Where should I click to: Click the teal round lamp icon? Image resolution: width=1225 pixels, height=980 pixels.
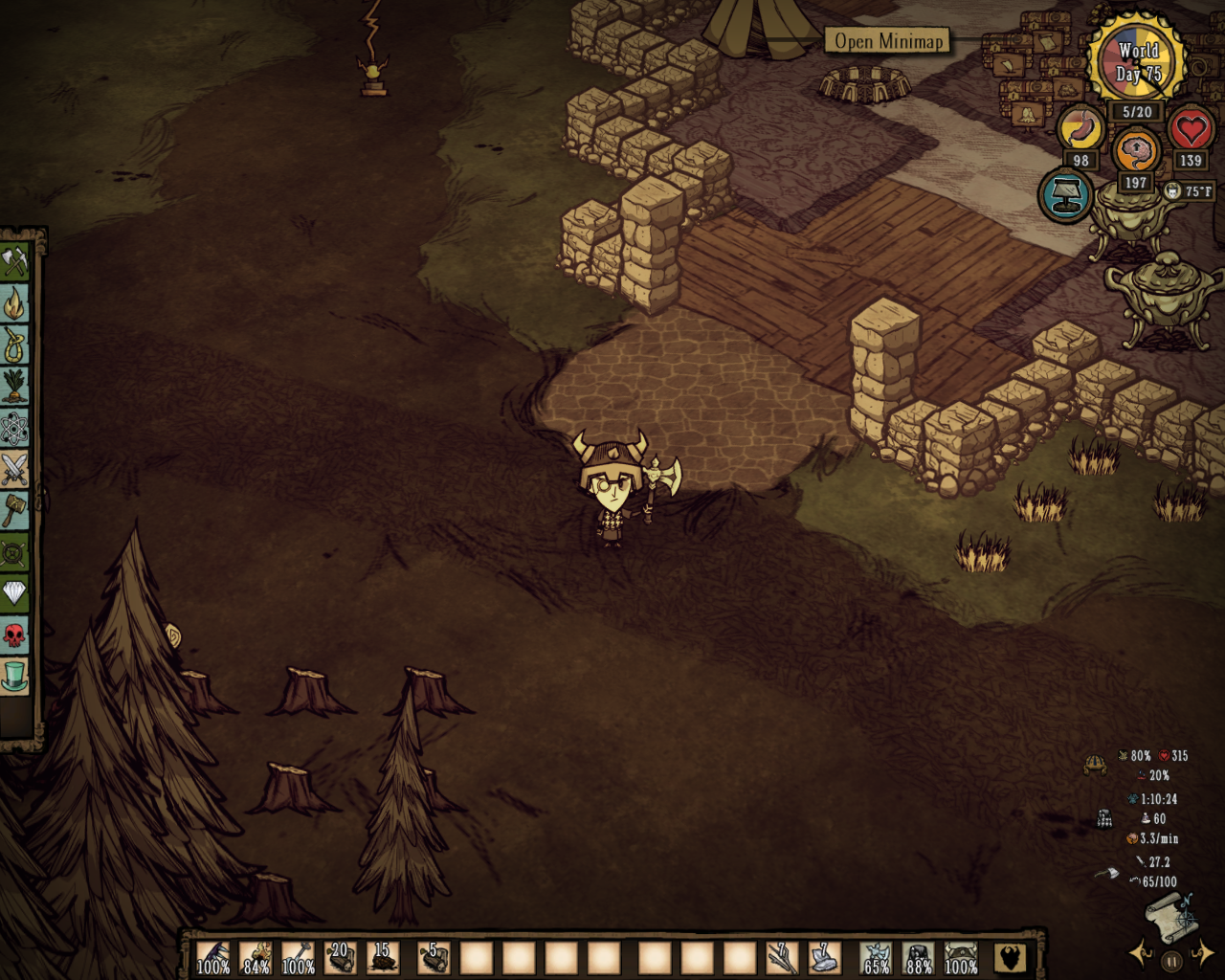click(1065, 195)
